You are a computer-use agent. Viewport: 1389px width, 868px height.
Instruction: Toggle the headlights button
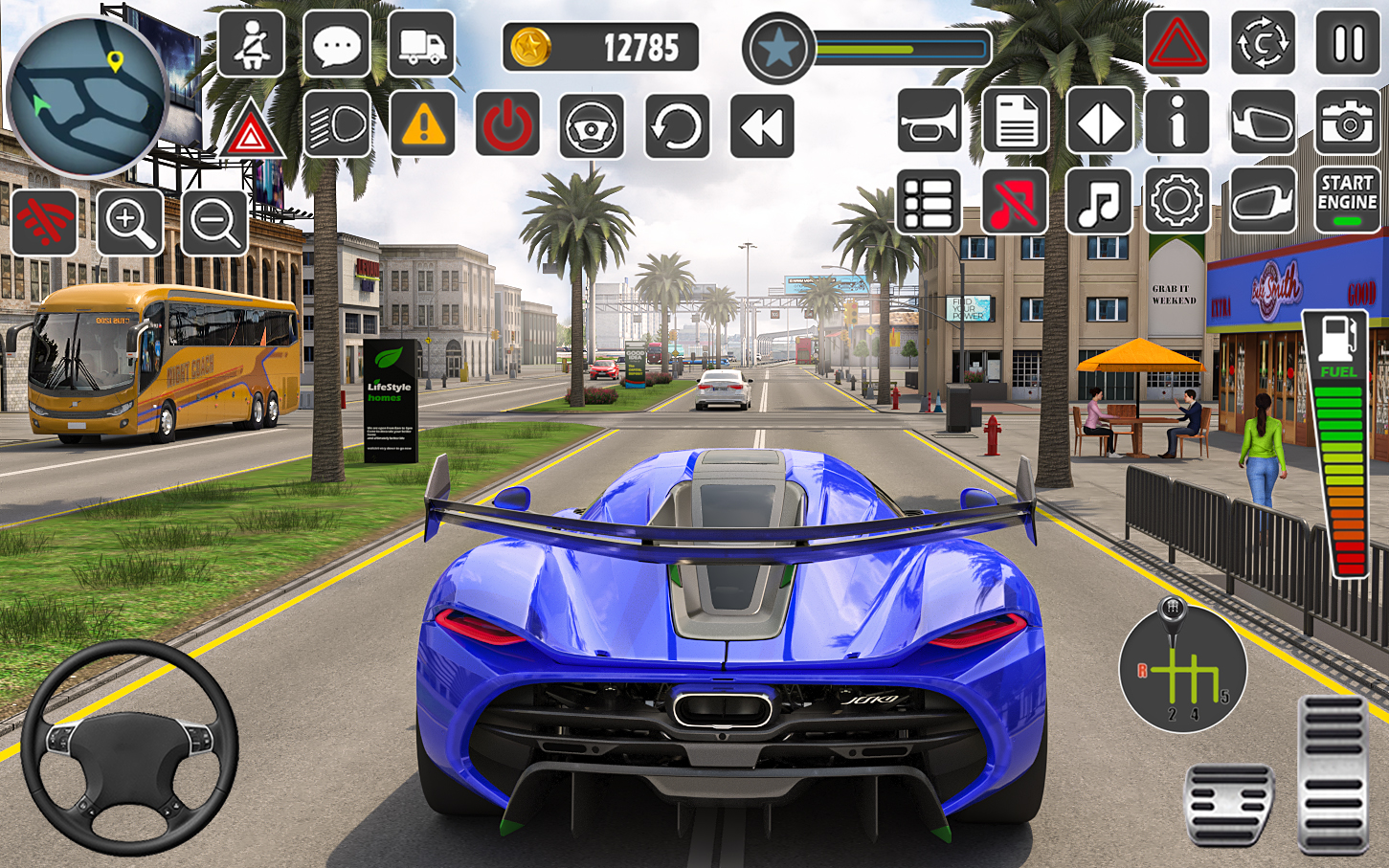click(x=337, y=124)
